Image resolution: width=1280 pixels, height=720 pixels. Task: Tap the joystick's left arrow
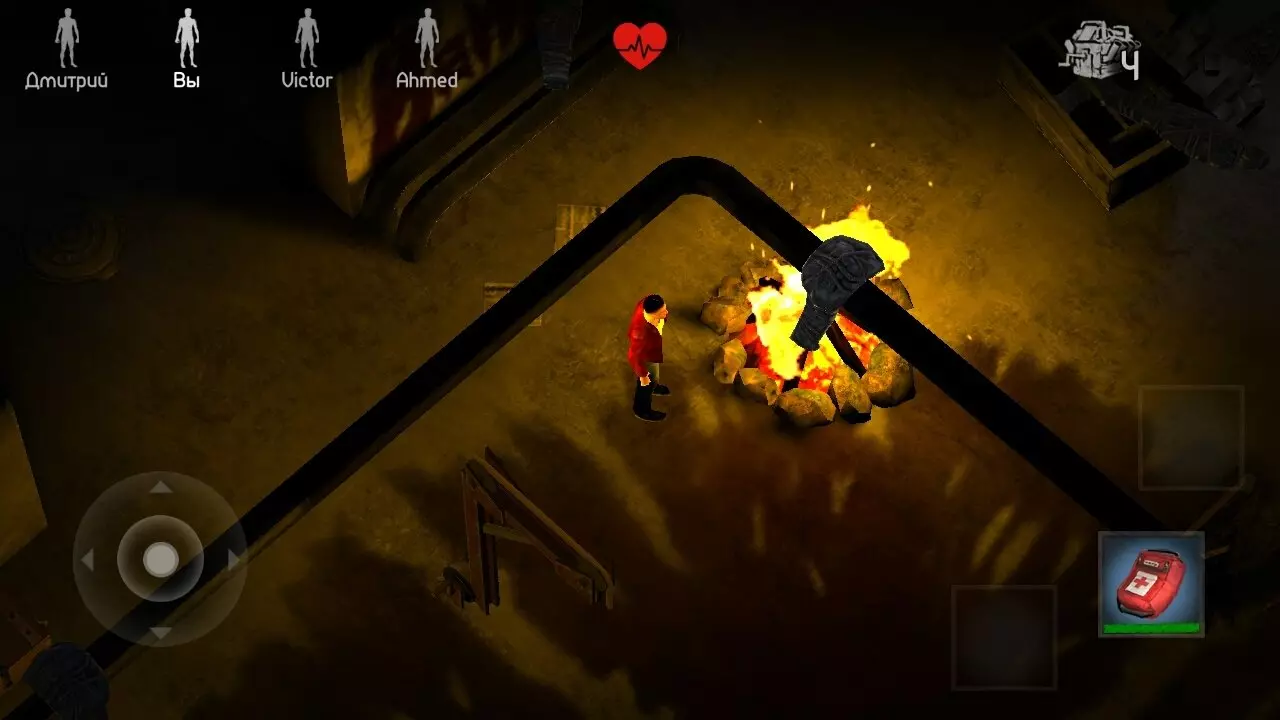coord(88,560)
